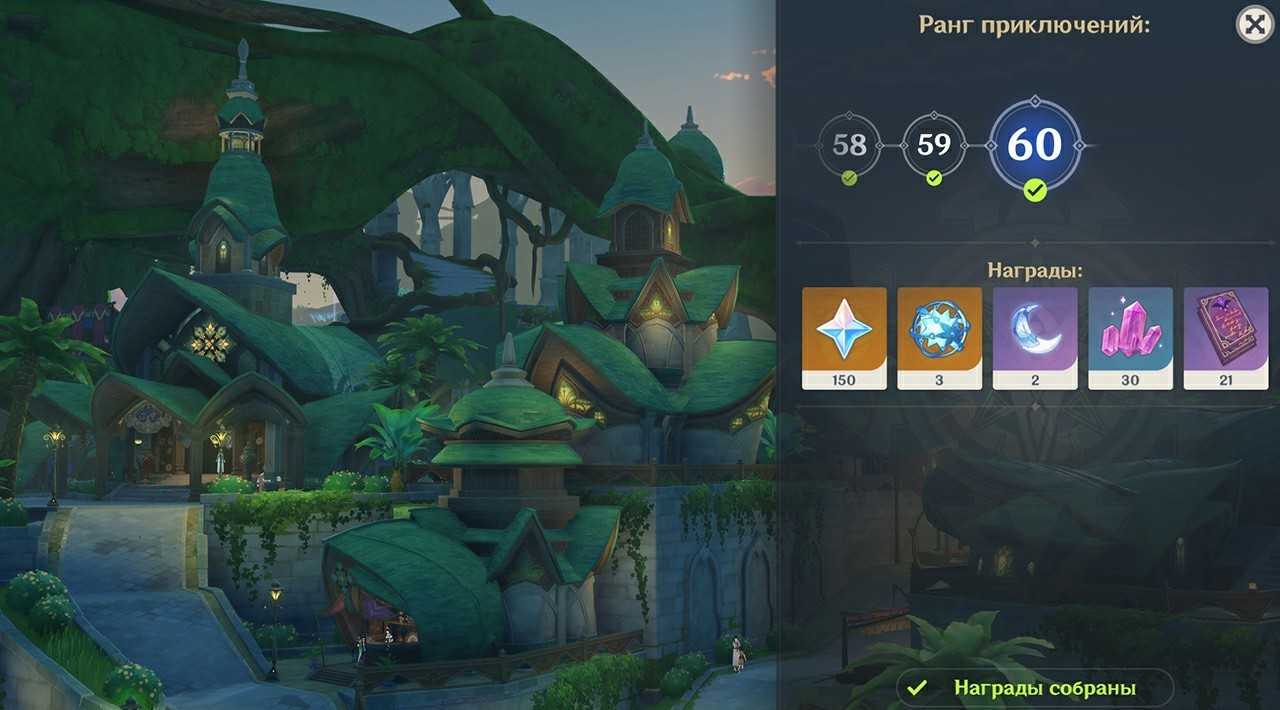Inspect the crescent moon Fragile Resin reward
Screen dimensions: 1280x710
[x=1035, y=337]
